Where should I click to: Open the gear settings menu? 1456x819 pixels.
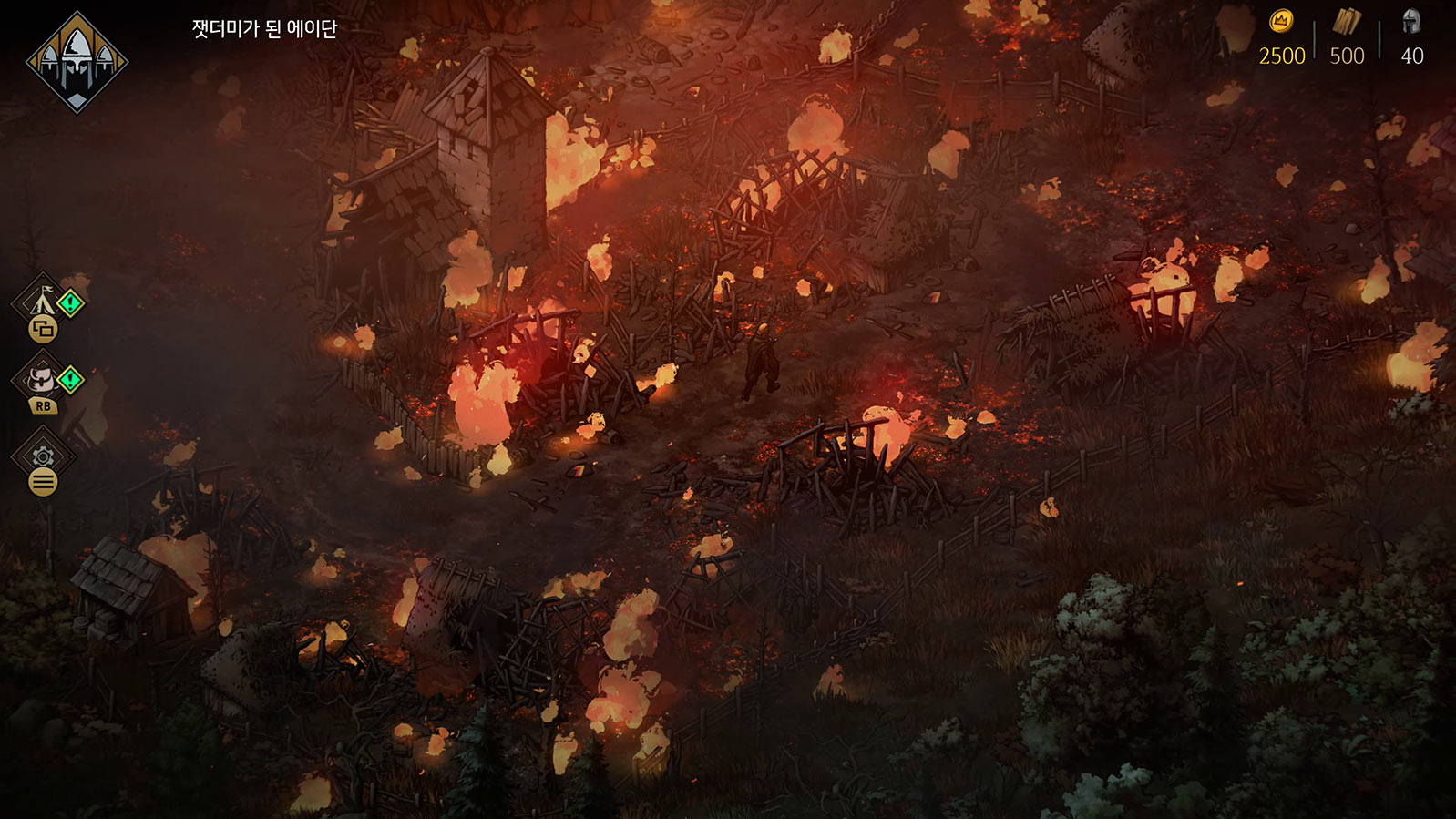tap(43, 456)
